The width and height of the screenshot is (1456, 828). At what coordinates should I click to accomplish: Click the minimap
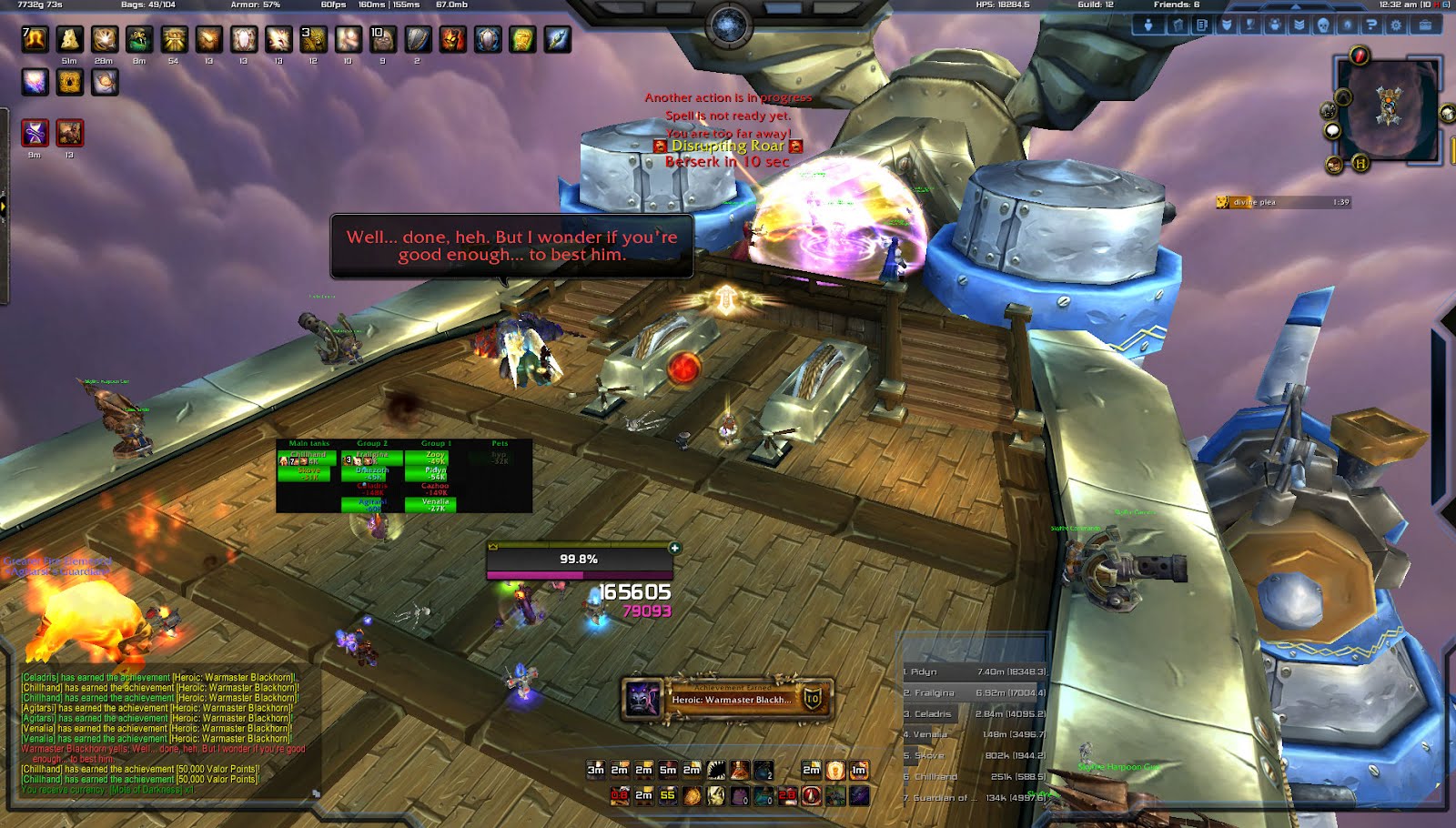click(x=1387, y=107)
